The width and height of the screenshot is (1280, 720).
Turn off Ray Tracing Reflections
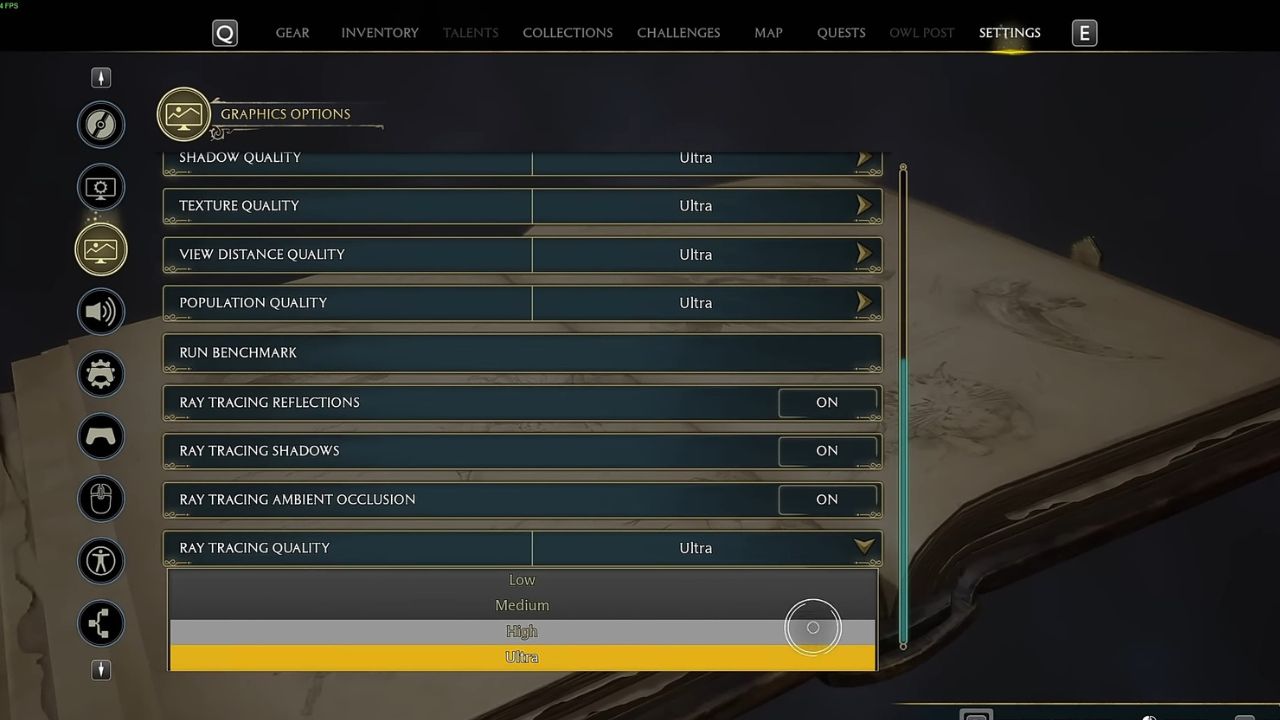pyautogui.click(x=827, y=402)
